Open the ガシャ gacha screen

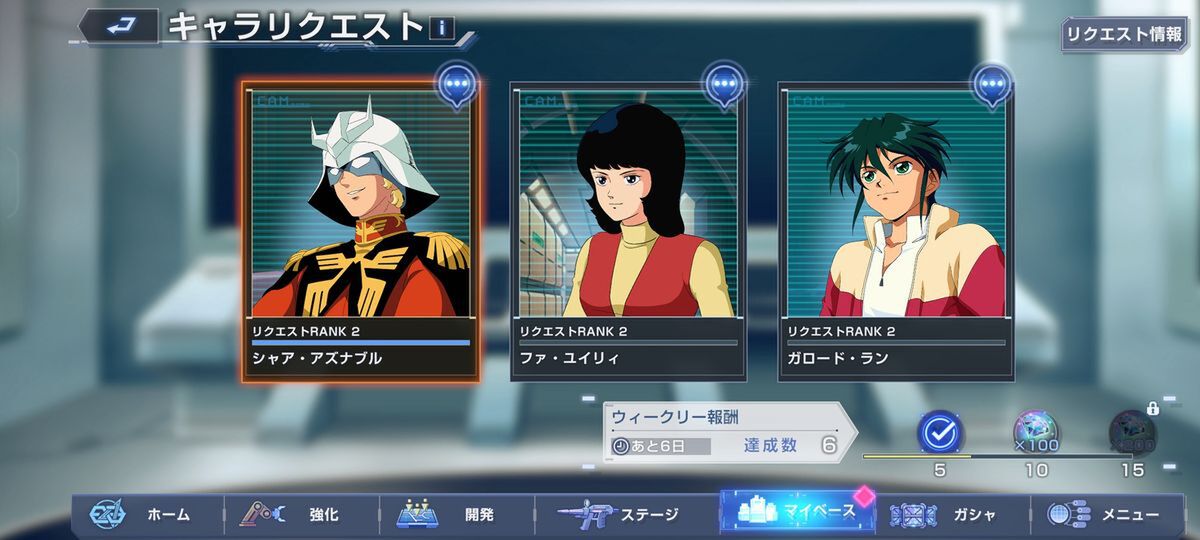(950, 515)
